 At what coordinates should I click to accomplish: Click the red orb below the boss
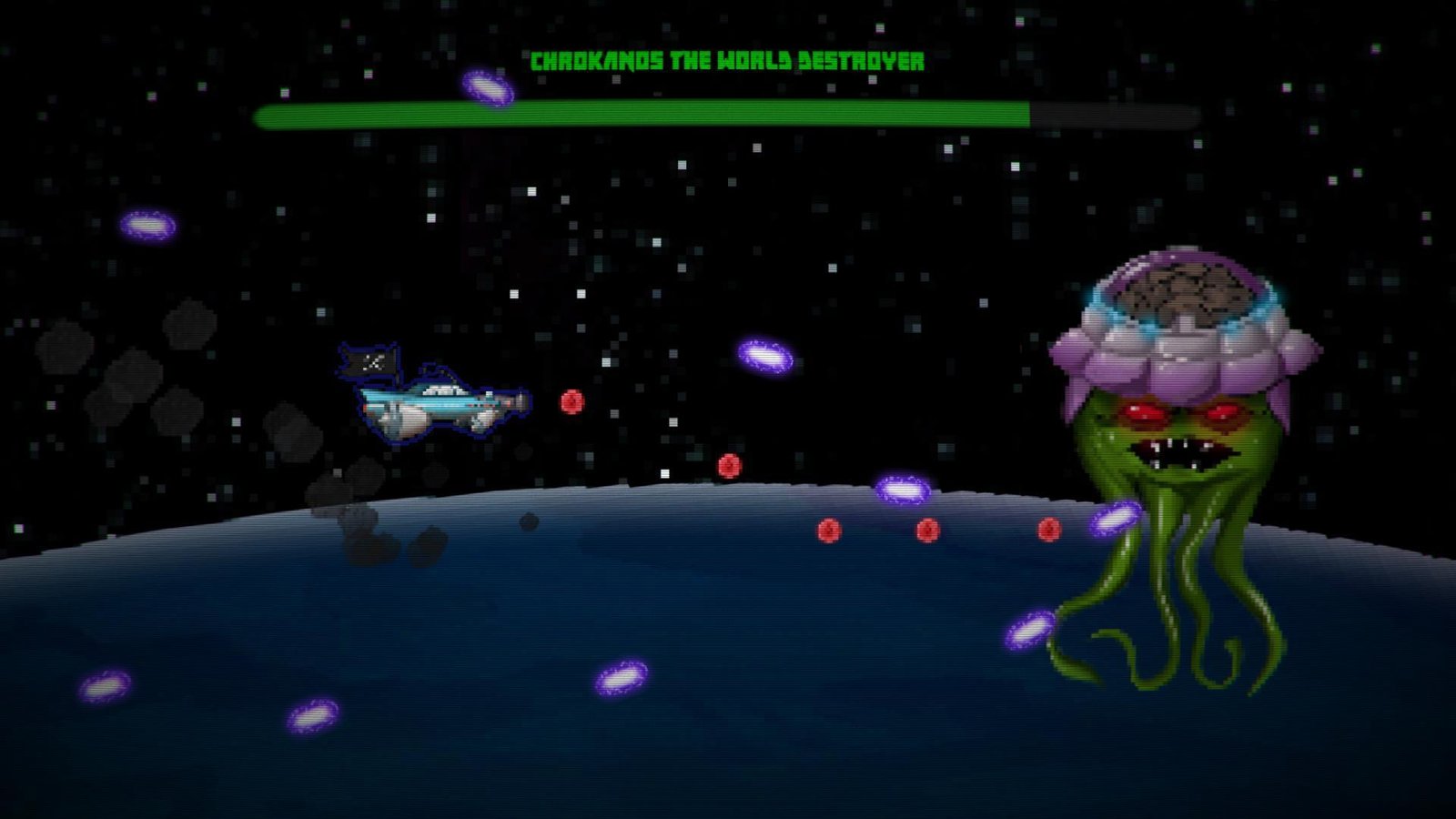point(1048,528)
